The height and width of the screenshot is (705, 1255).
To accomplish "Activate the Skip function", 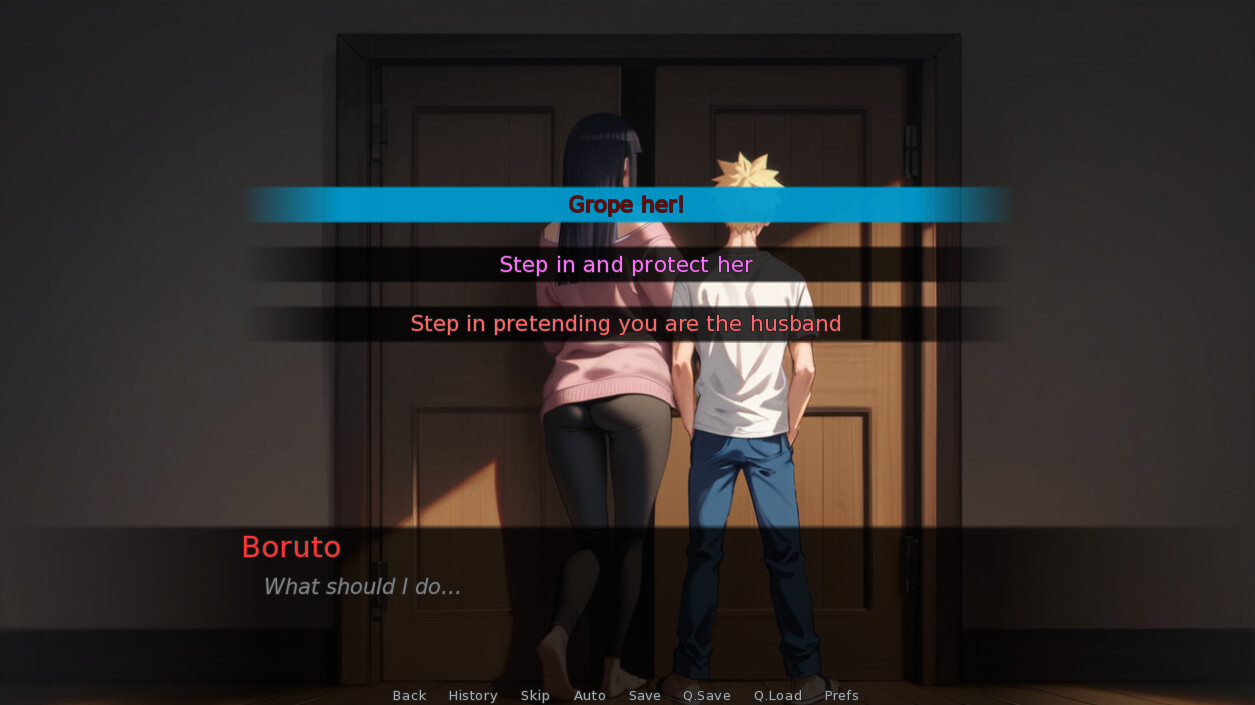I will 535,695.
